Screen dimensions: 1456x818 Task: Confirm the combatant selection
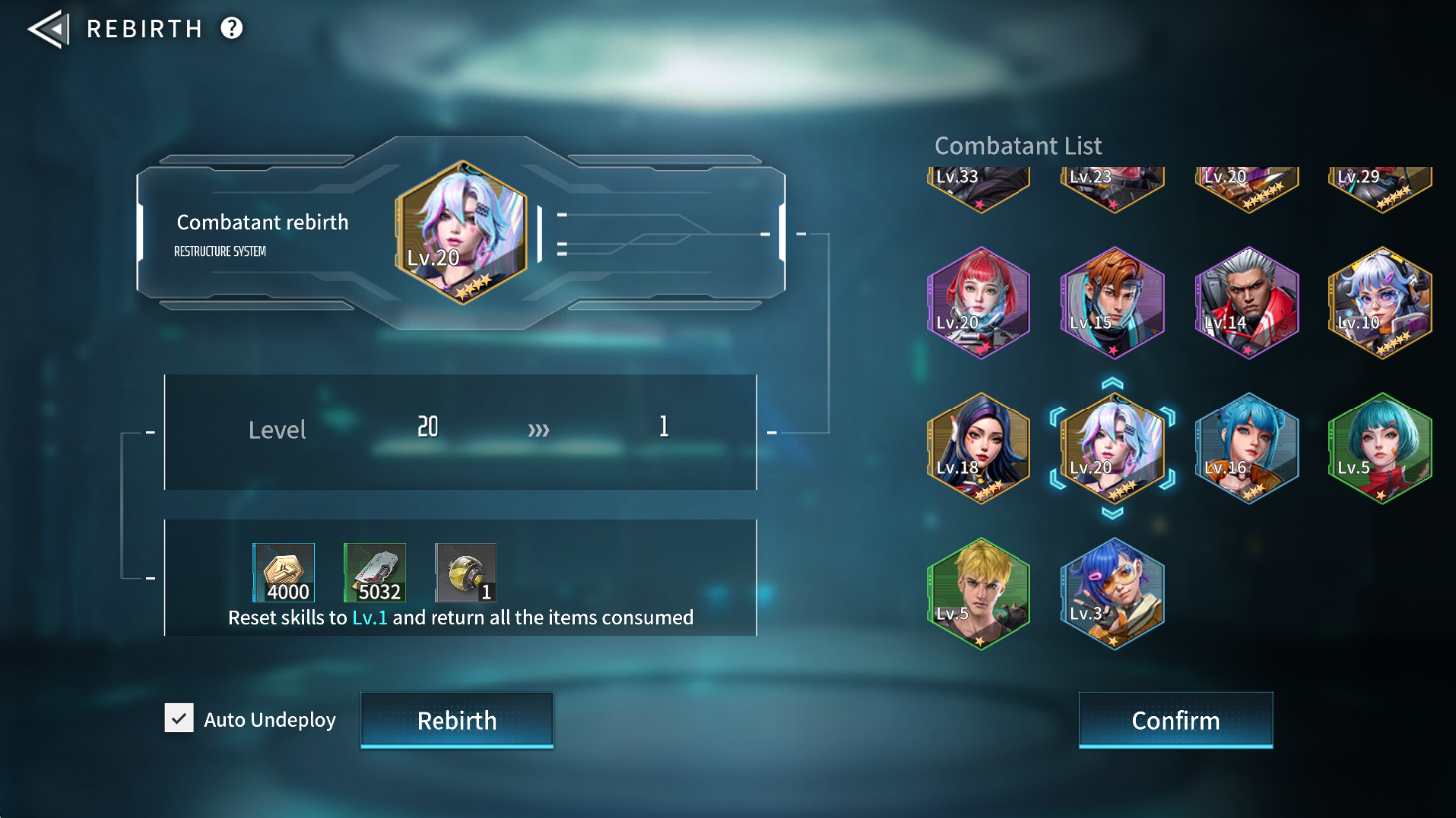click(x=1175, y=720)
